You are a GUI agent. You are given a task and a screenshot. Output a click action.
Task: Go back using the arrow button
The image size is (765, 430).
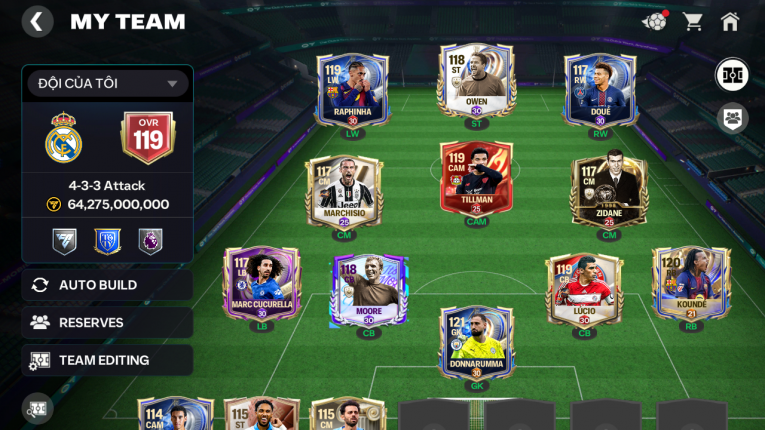(x=37, y=21)
